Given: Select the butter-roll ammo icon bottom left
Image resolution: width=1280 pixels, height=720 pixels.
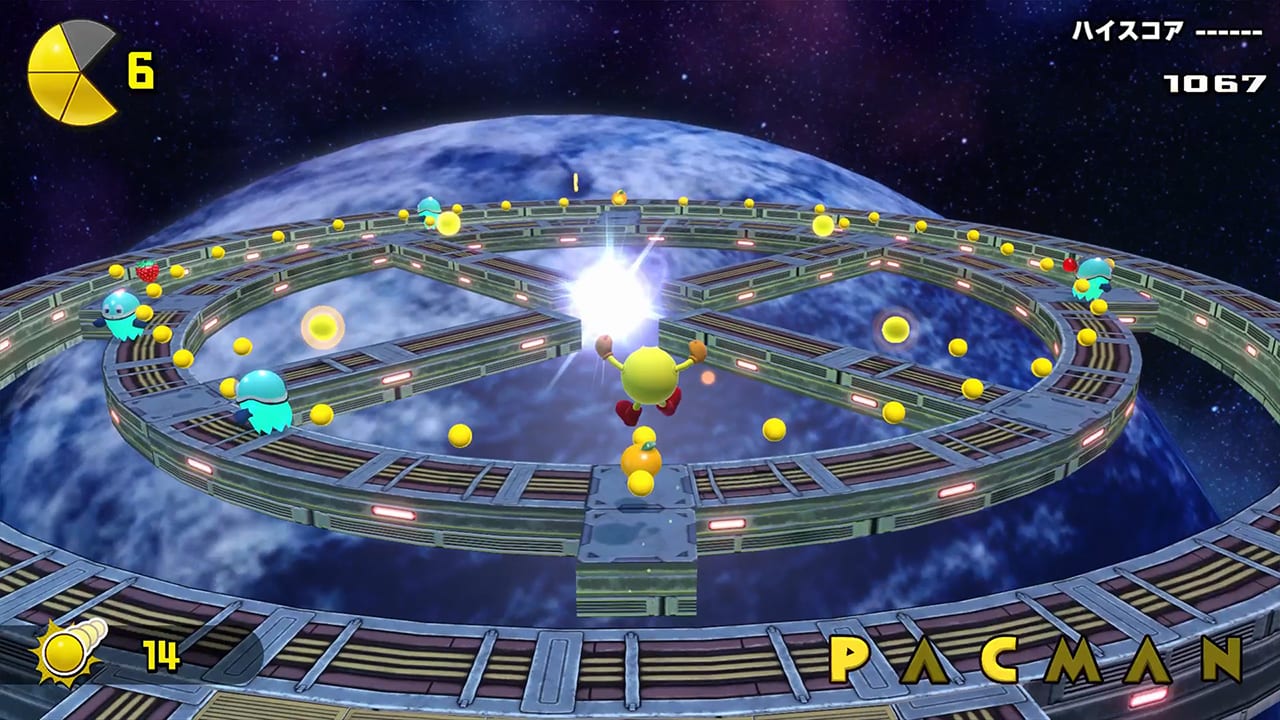Looking at the screenshot, I should [x=65, y=650].
